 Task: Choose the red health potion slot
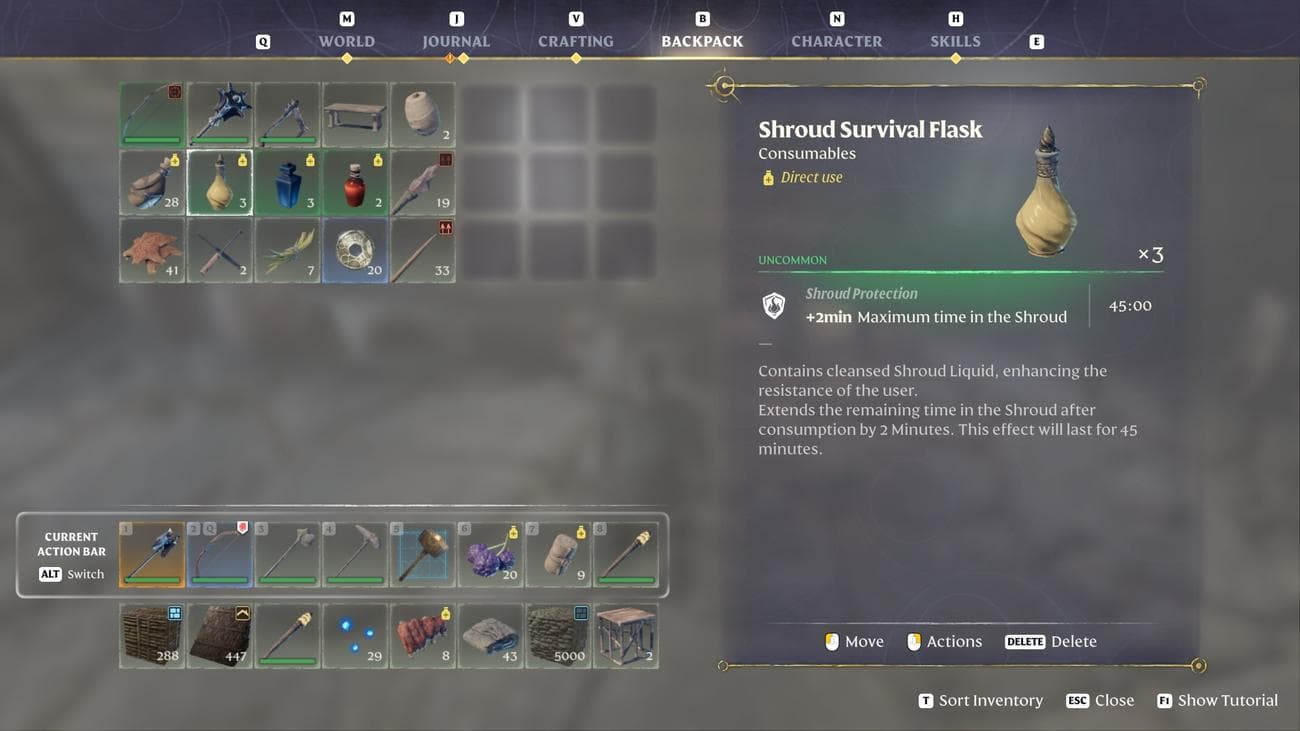pyautogui.click(x=355, y=183)
